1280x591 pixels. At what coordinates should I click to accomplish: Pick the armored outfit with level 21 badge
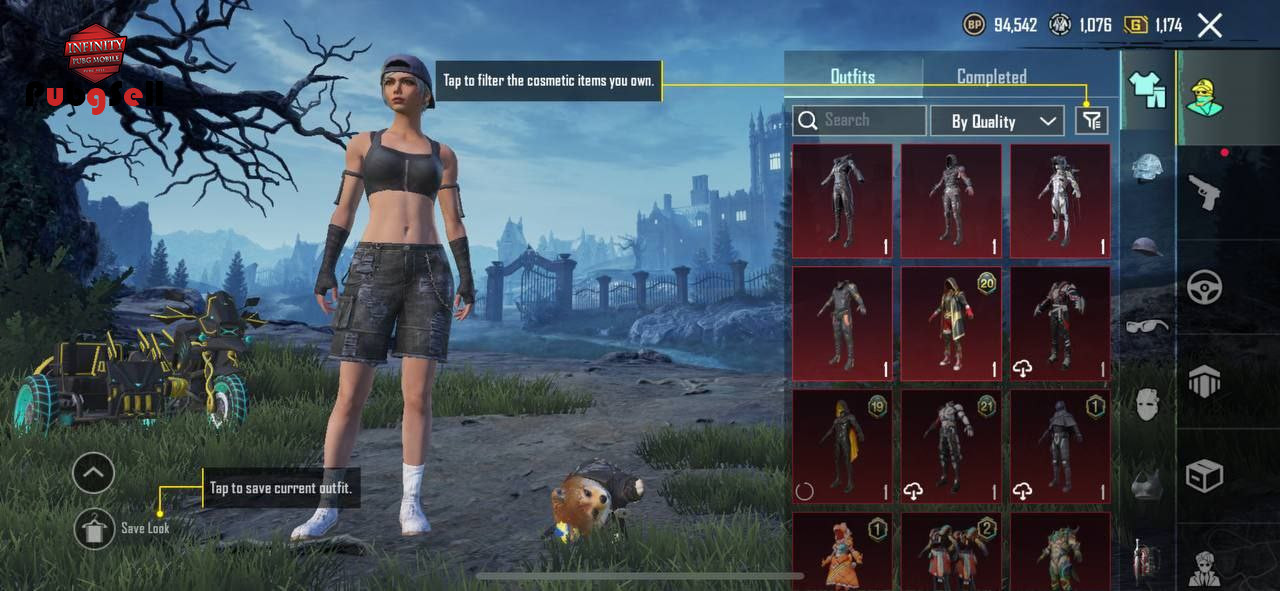point(951,446)
